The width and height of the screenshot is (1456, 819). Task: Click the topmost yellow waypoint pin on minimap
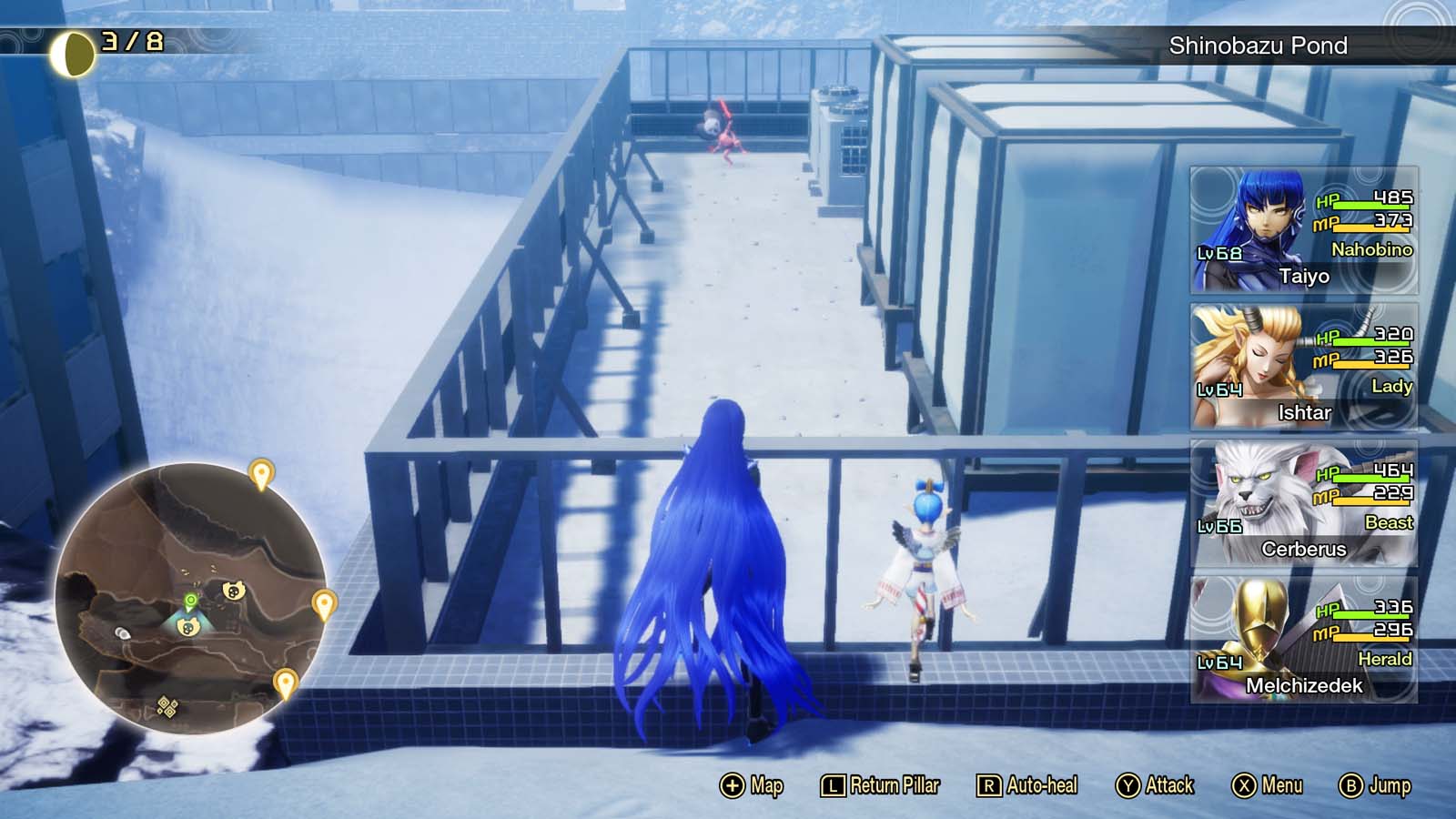coord(262,473)
